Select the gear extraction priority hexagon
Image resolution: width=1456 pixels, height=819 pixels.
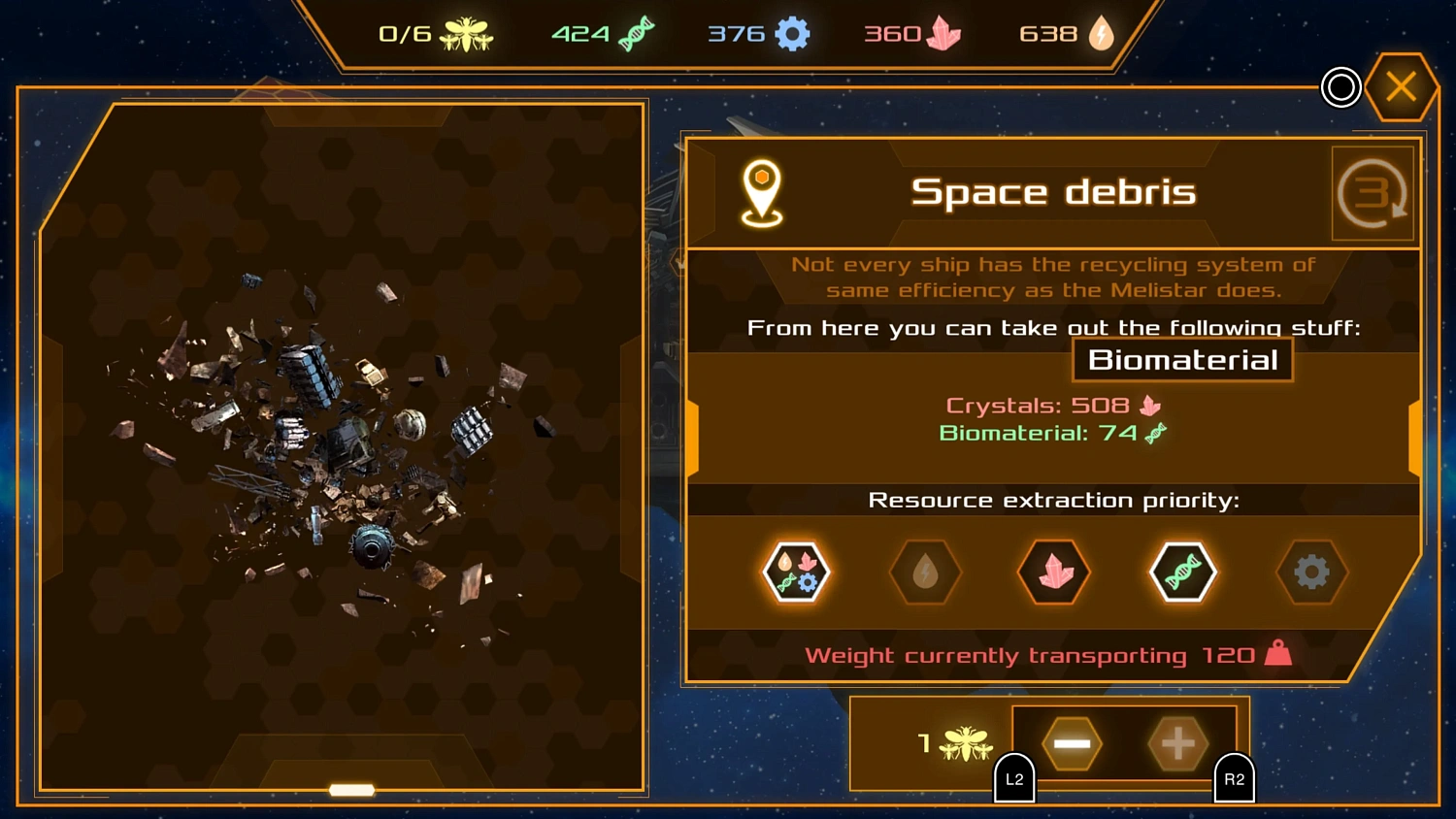(1312, 573)
